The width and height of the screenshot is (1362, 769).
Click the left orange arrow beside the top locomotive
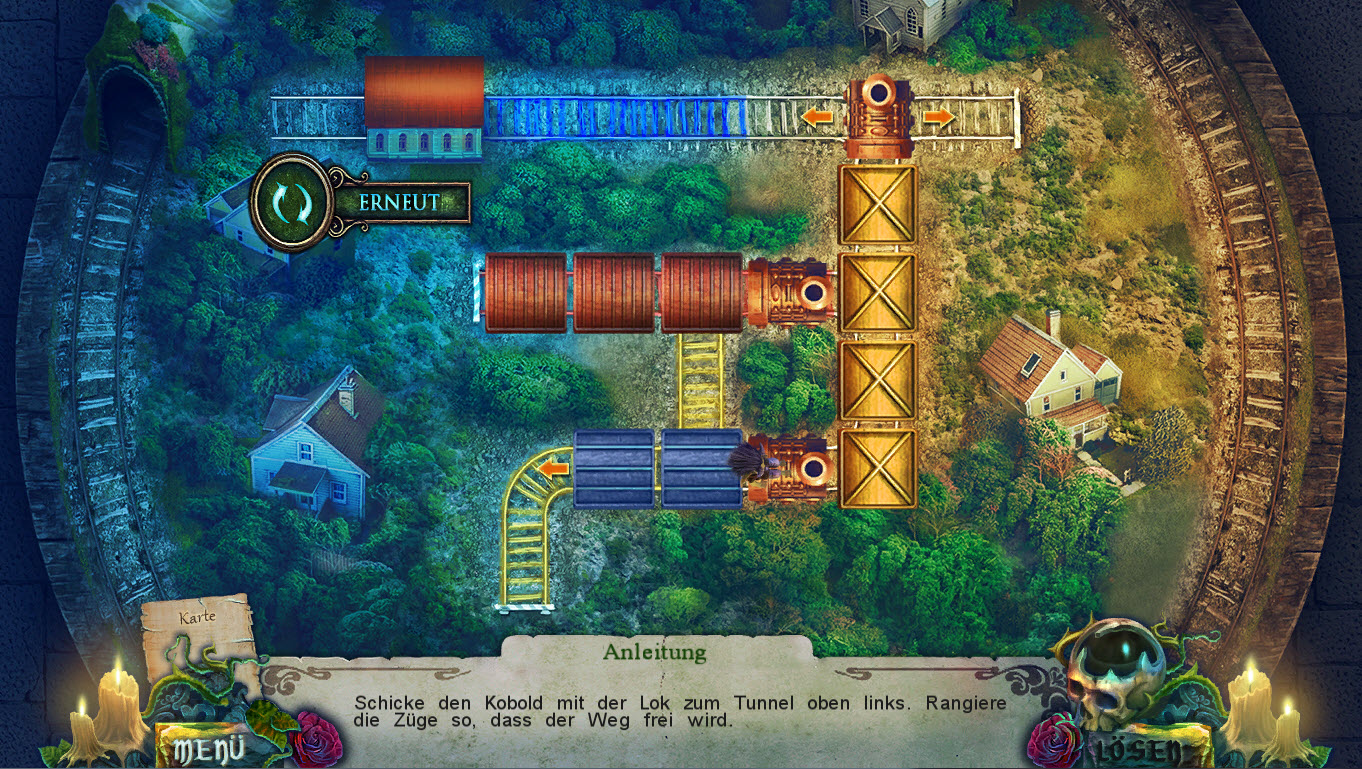click(x=817, y=118)
